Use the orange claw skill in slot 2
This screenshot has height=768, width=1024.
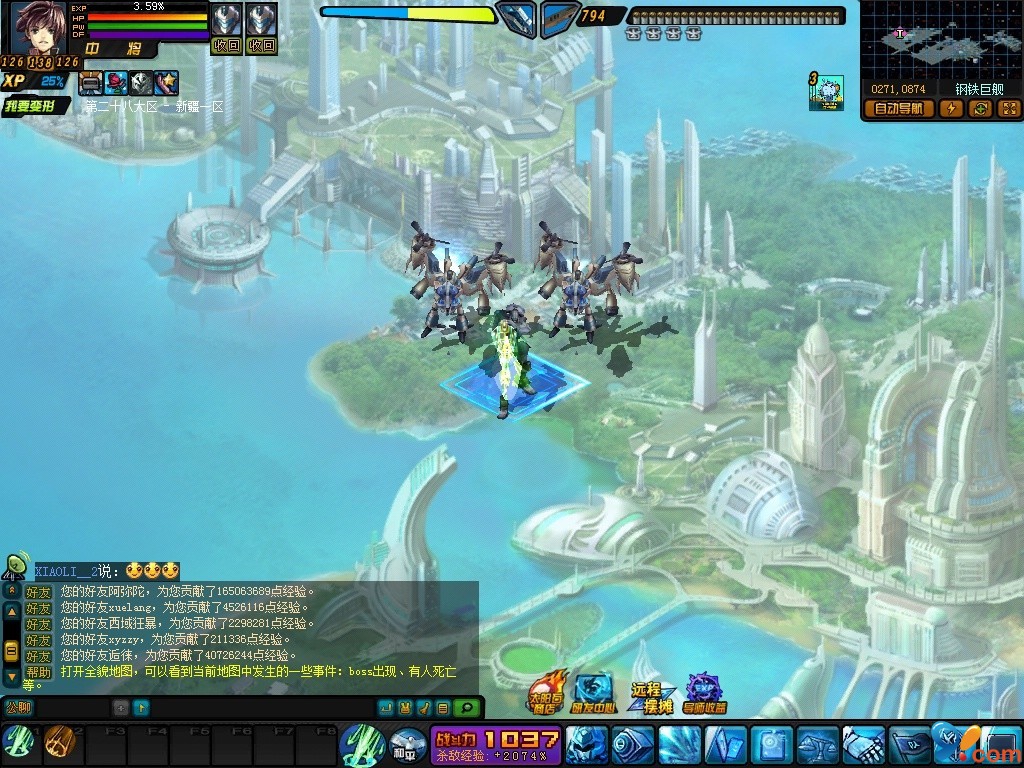click(x=59, y=741)
